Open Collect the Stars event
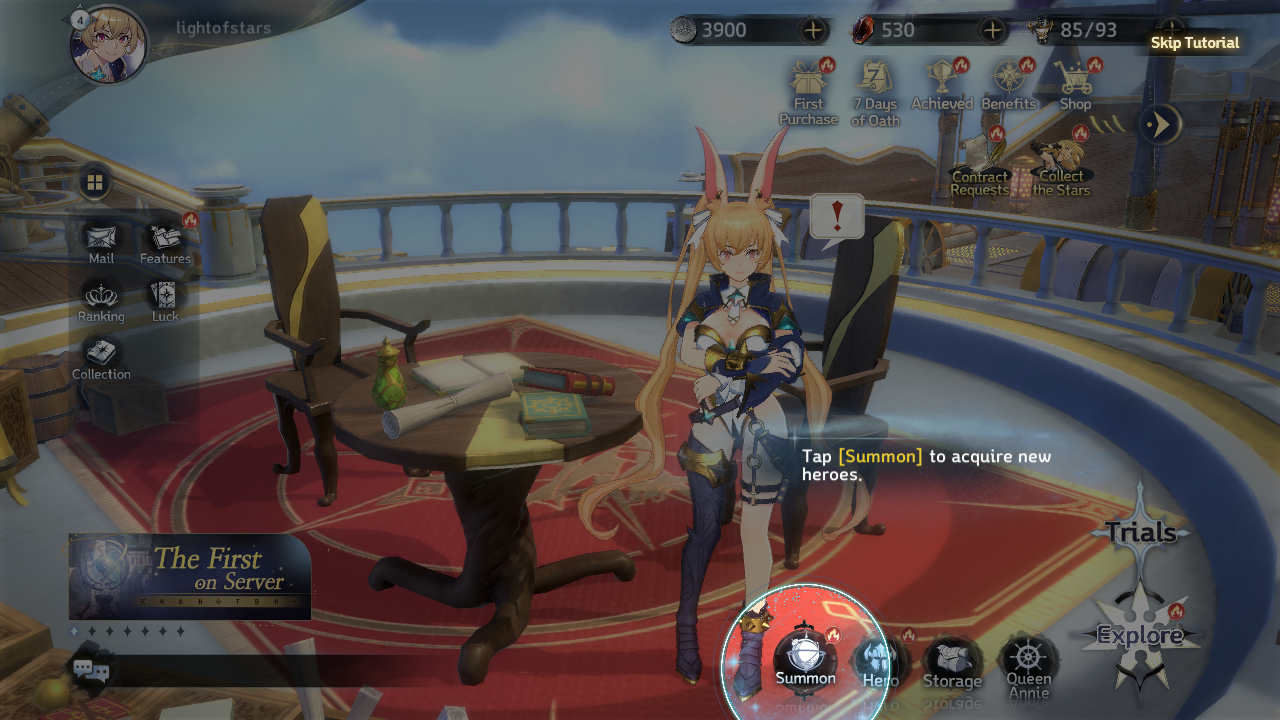Viewport: 1280px width, 720px height. [1061, 165]
